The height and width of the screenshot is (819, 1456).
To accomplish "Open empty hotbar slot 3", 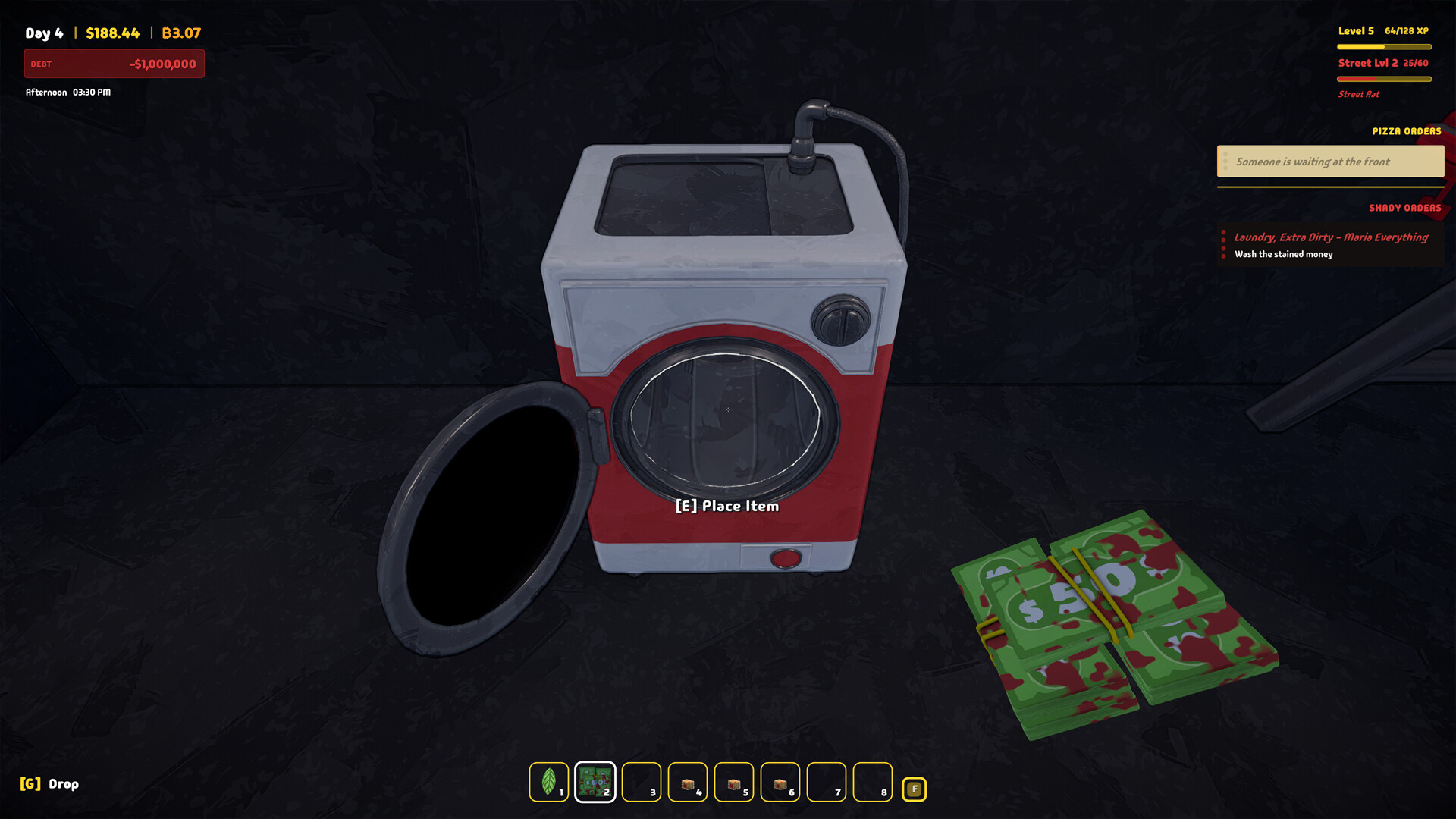I will 642,782.
